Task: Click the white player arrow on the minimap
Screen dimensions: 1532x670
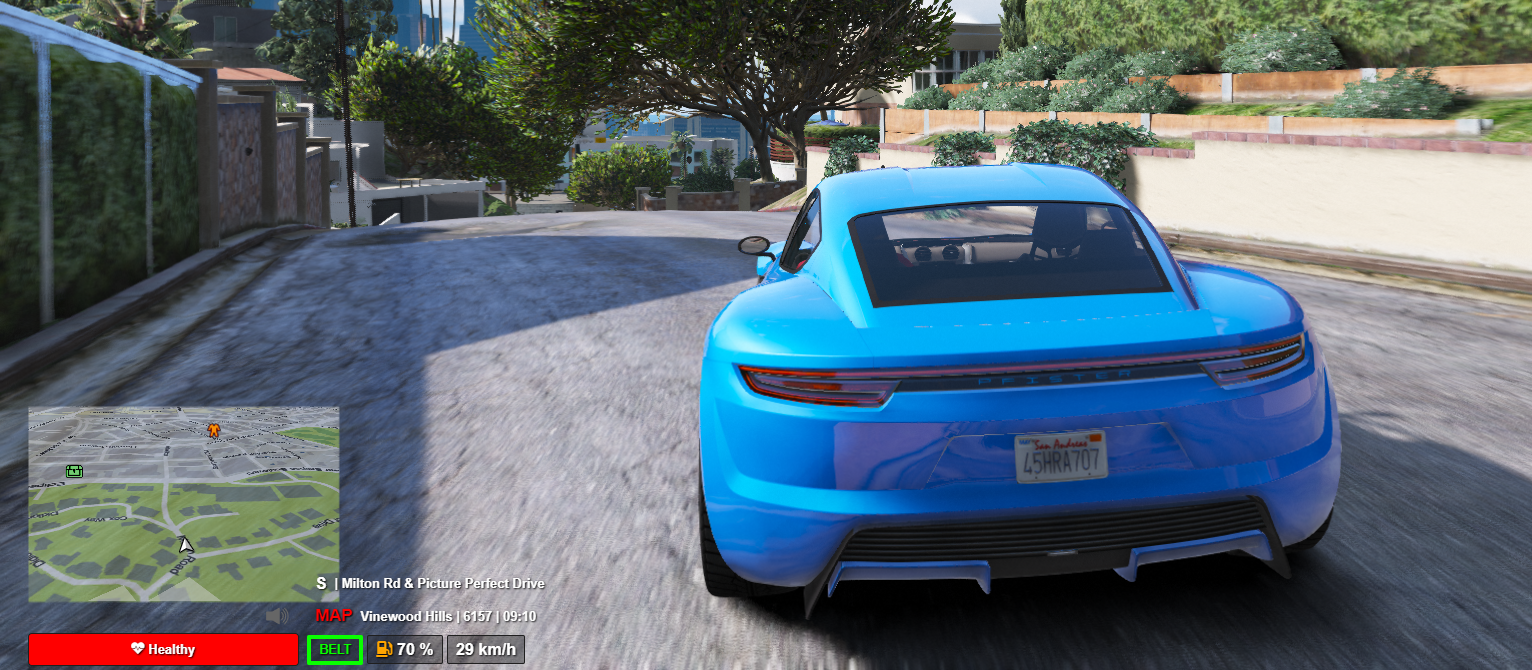Action: coord(185,545)
